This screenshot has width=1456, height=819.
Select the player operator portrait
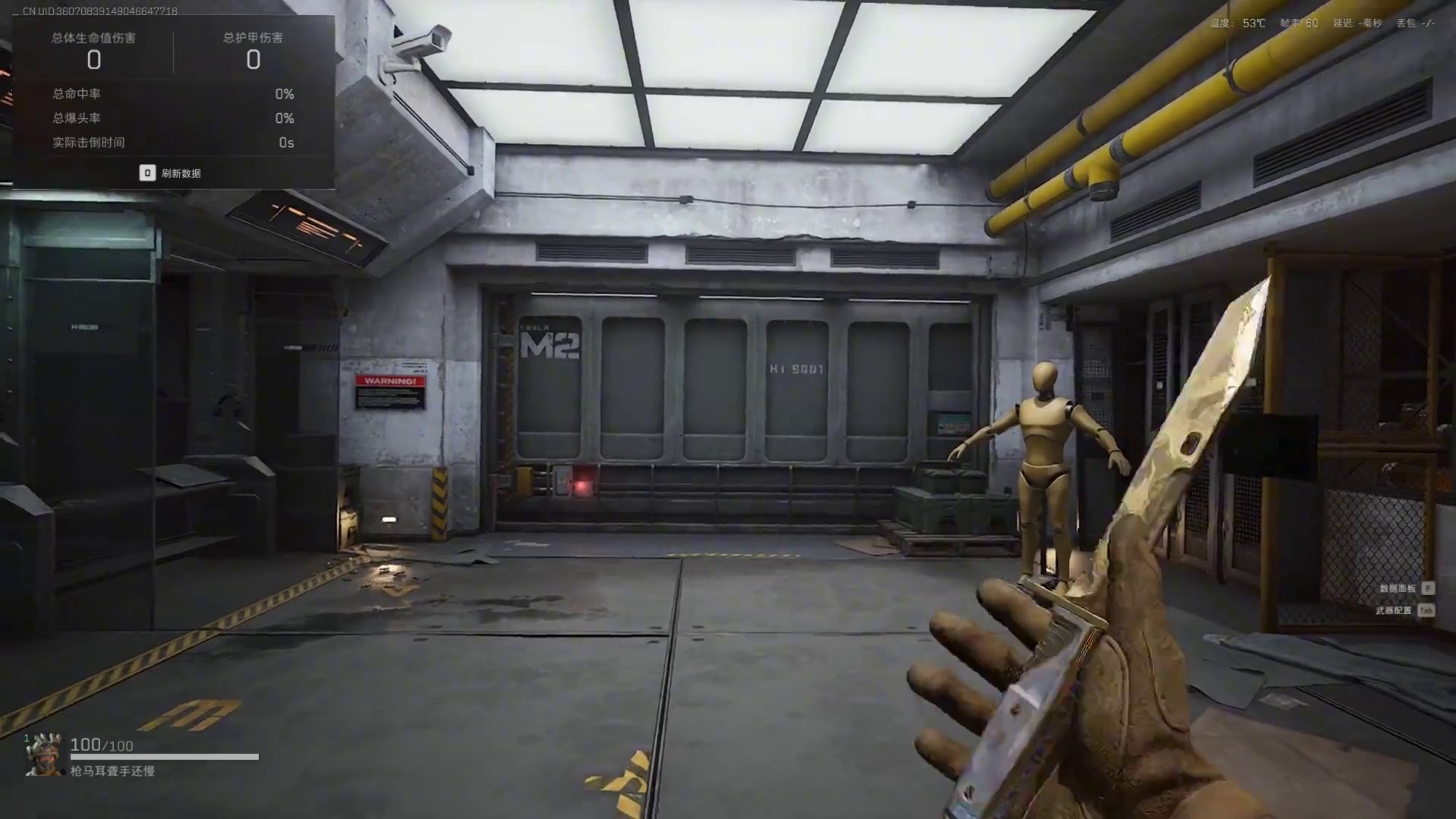pos(44,754)
